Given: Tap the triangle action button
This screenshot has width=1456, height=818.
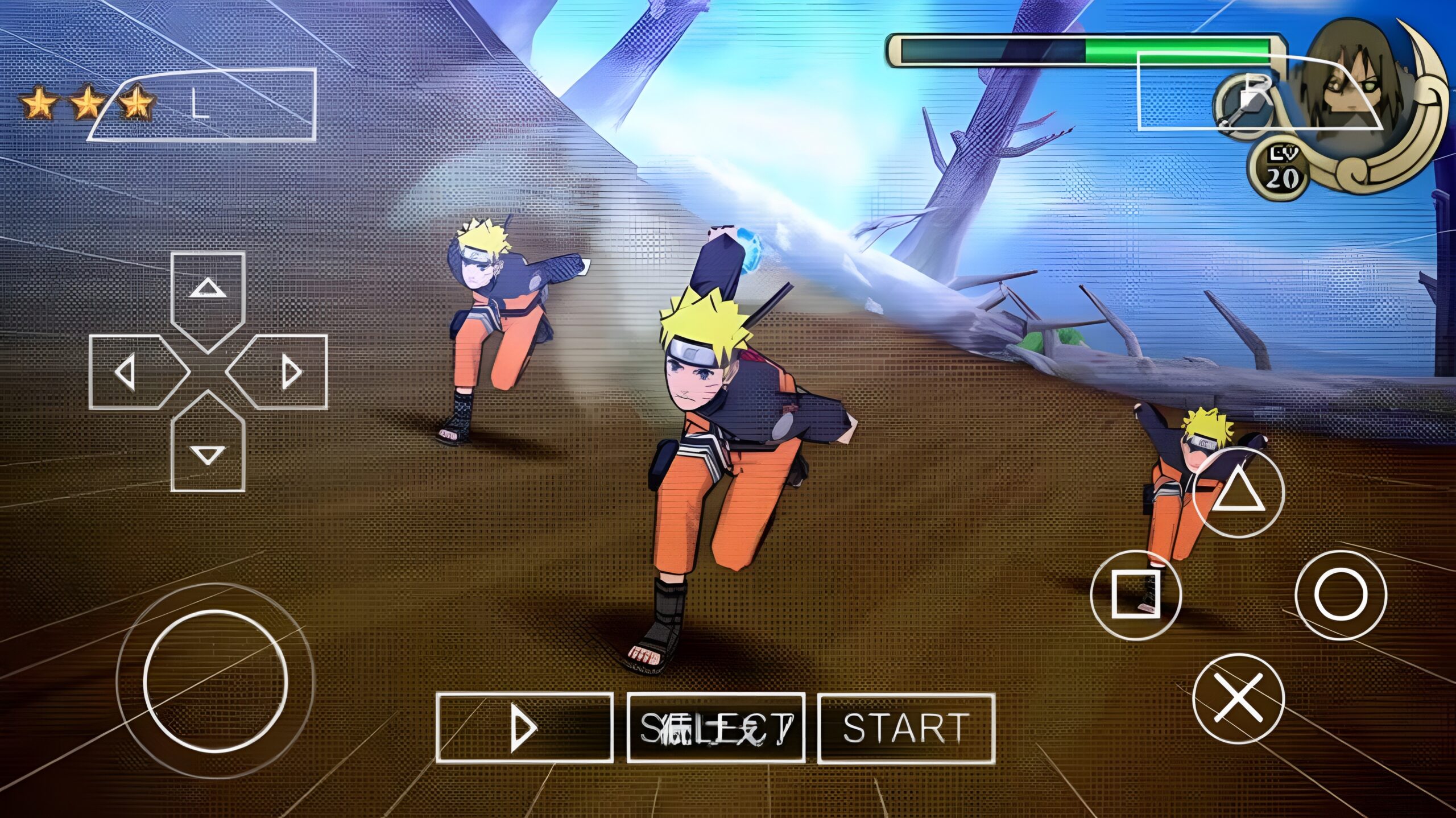Looking at the screenshot, I should click(1238, 493).
